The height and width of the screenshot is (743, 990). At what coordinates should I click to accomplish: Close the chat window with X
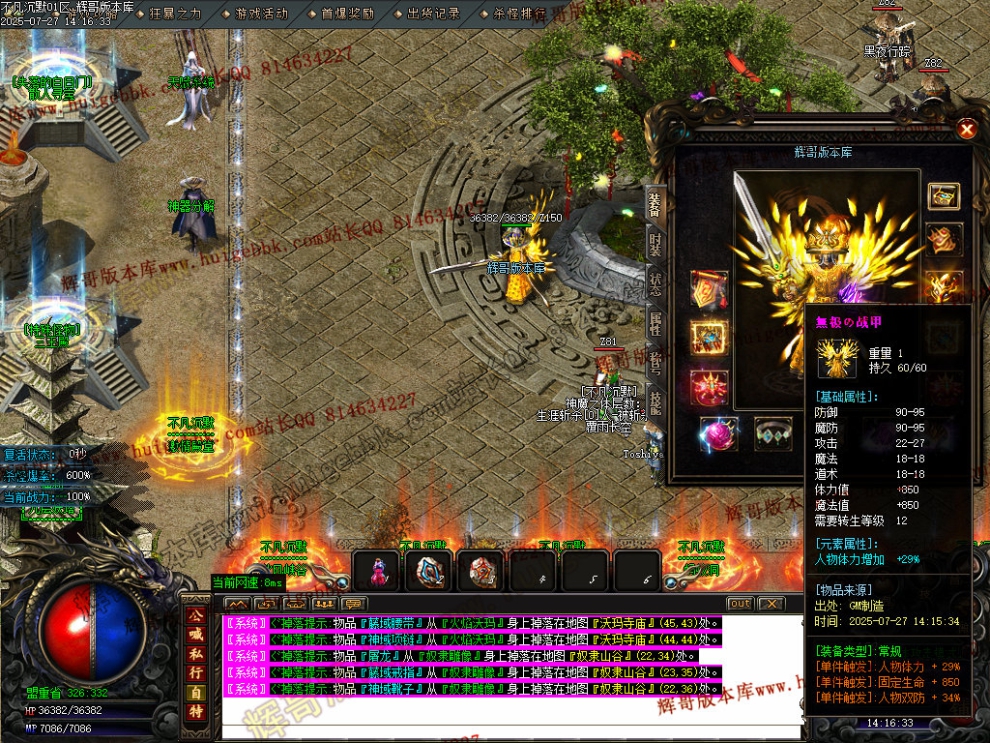click(x=770, y=604)
